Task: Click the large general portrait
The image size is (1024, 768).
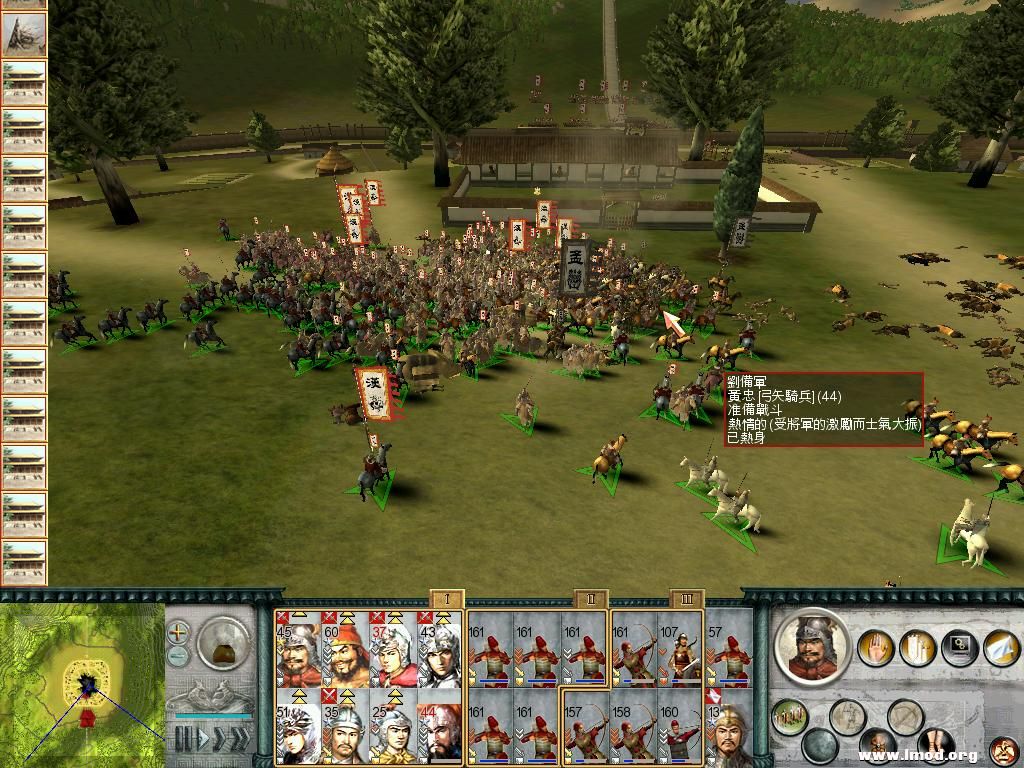Action: tap(812, 646)
